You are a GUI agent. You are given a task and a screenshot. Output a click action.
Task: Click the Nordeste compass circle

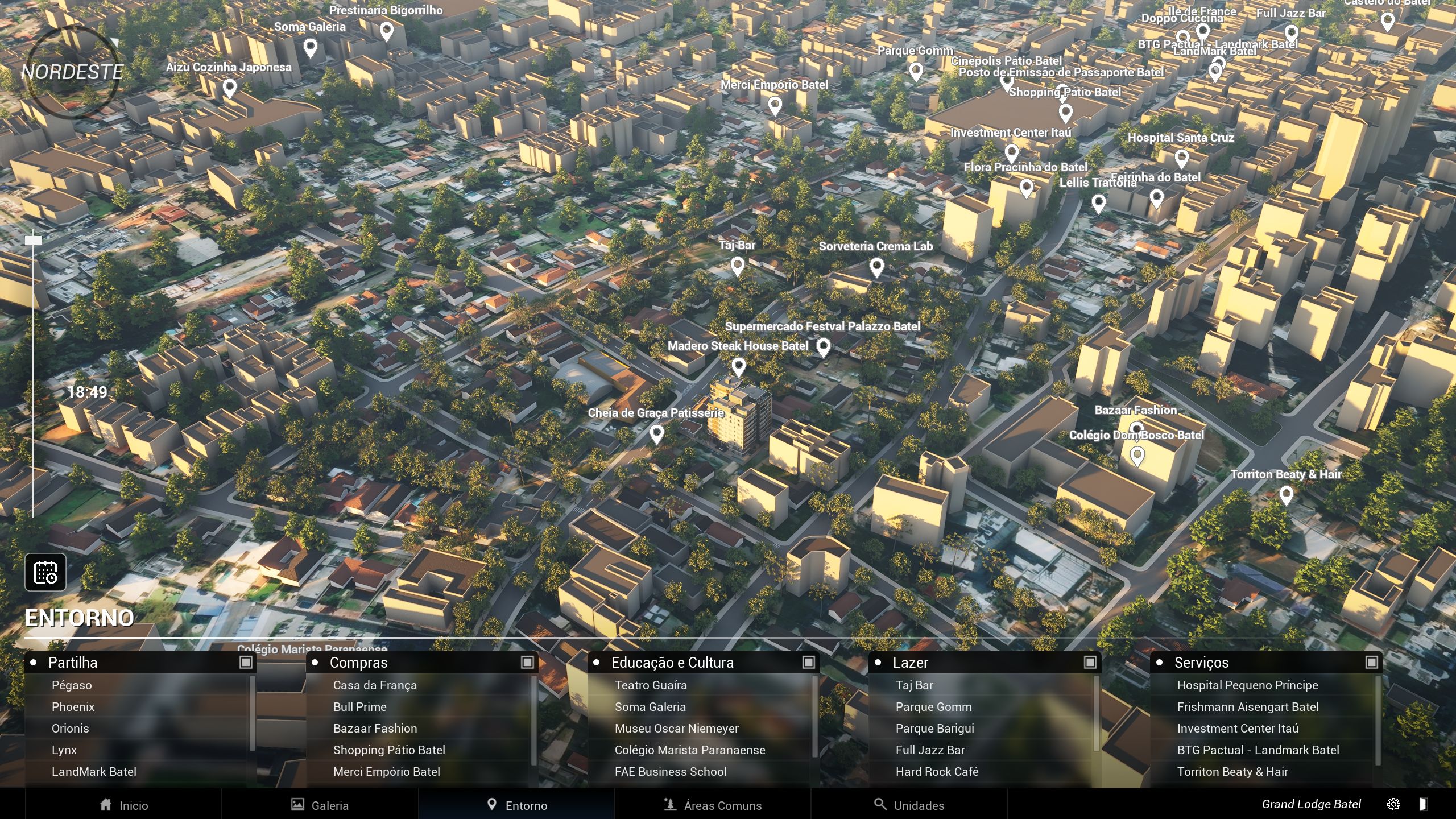72,72
